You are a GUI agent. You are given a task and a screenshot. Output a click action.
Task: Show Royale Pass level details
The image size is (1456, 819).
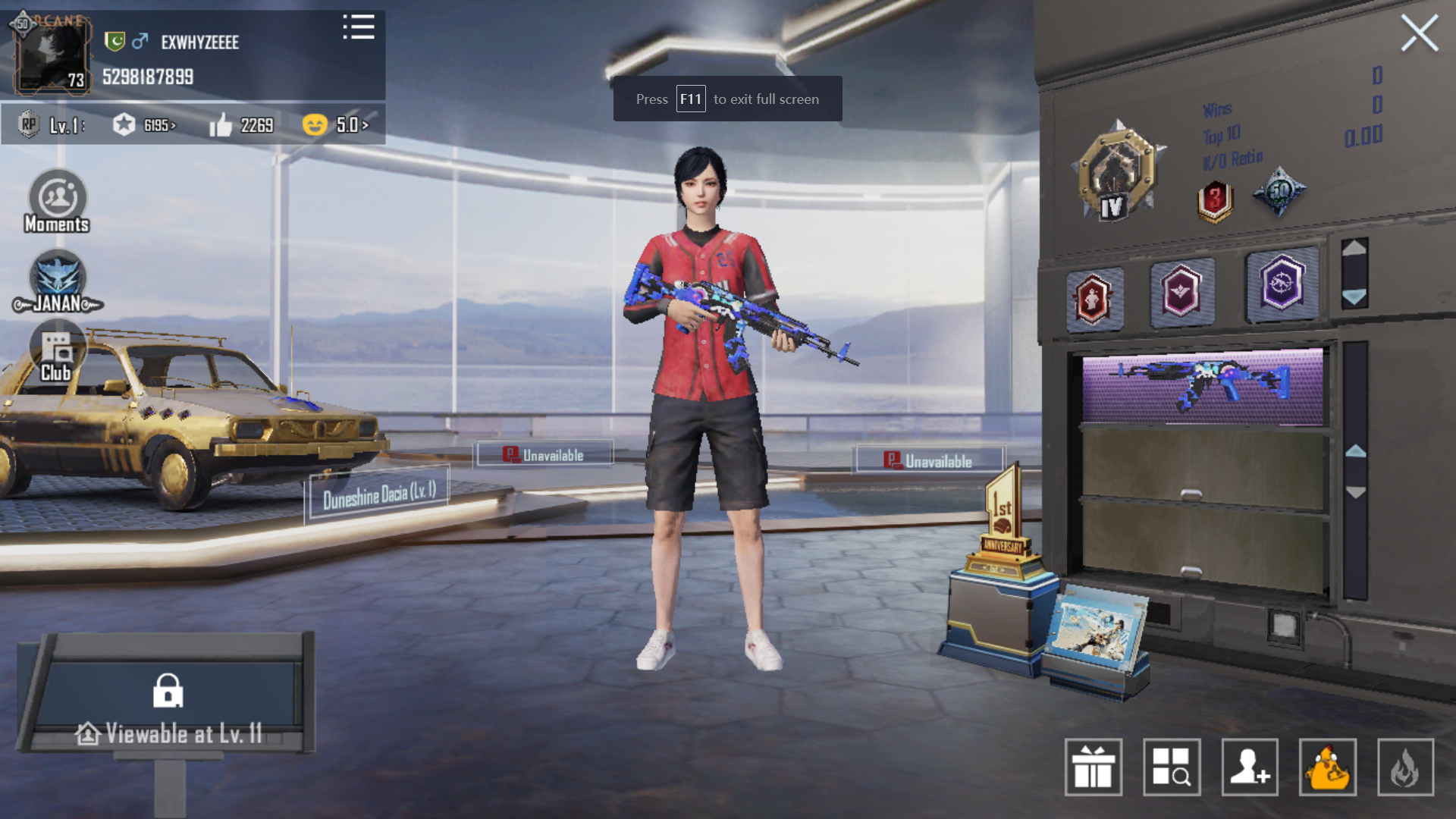[53, 125]
